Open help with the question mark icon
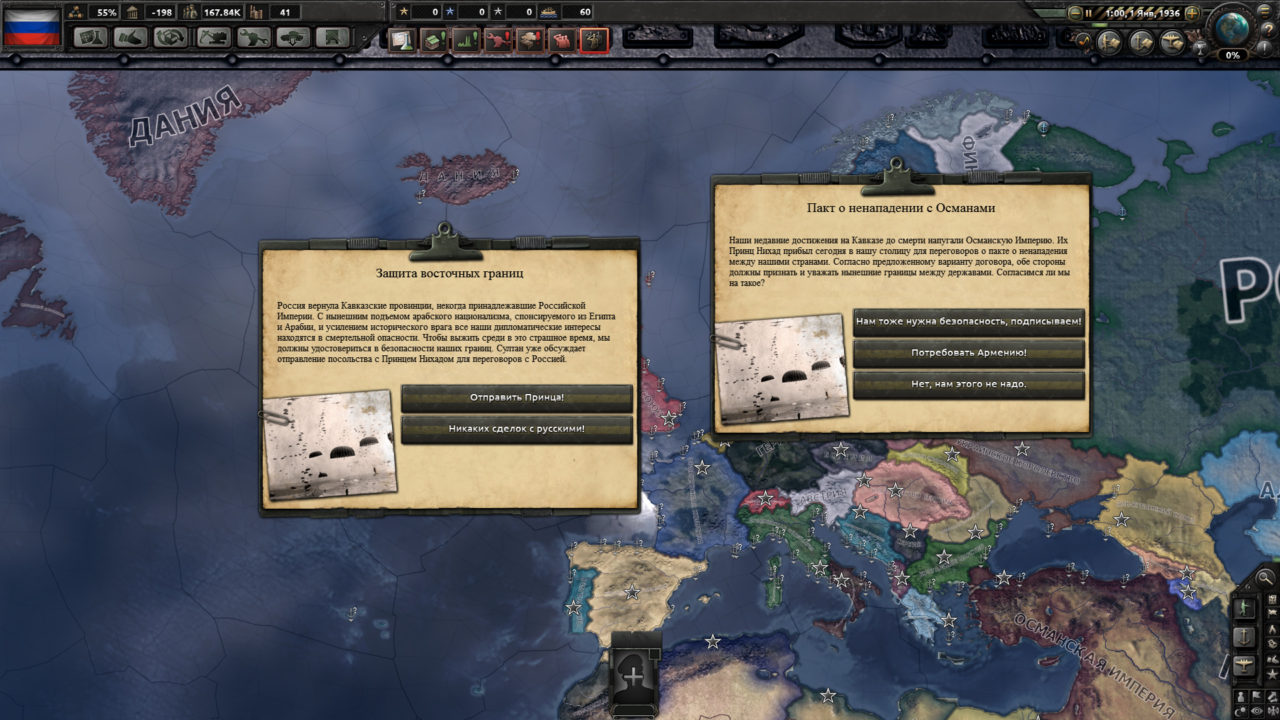Viewport: 1280px width, 720px height. pos(1269,29)
